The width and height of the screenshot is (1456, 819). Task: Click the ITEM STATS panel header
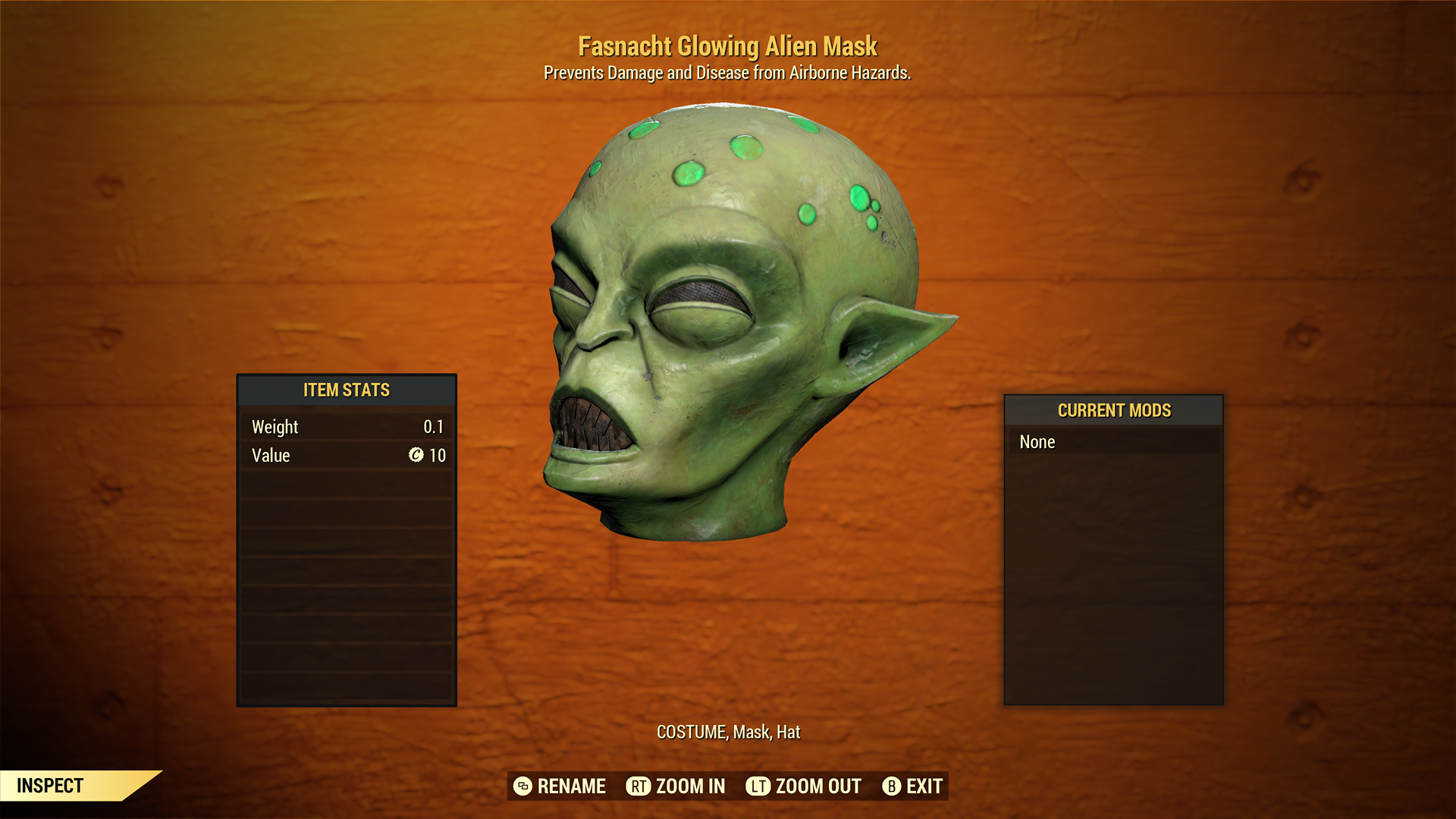click(346, 390)
